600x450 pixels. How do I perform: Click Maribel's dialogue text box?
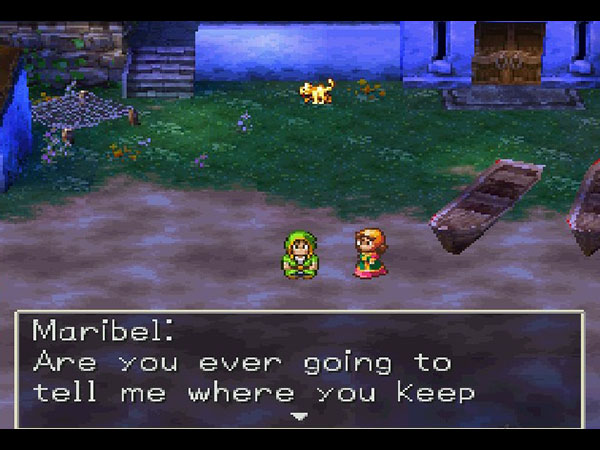click(x=299, y=365)
